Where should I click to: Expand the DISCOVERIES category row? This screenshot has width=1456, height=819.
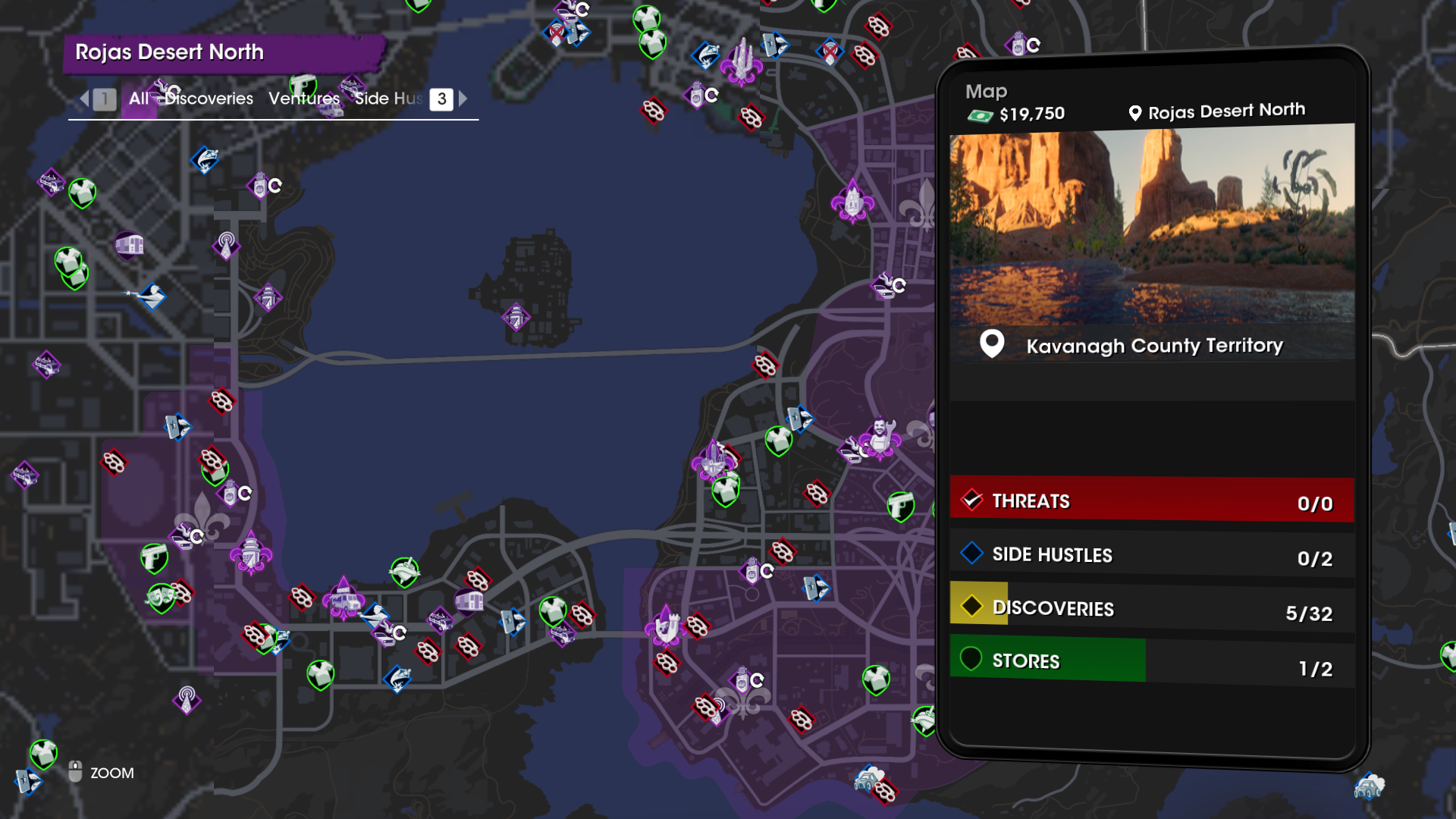(1149, 608)
